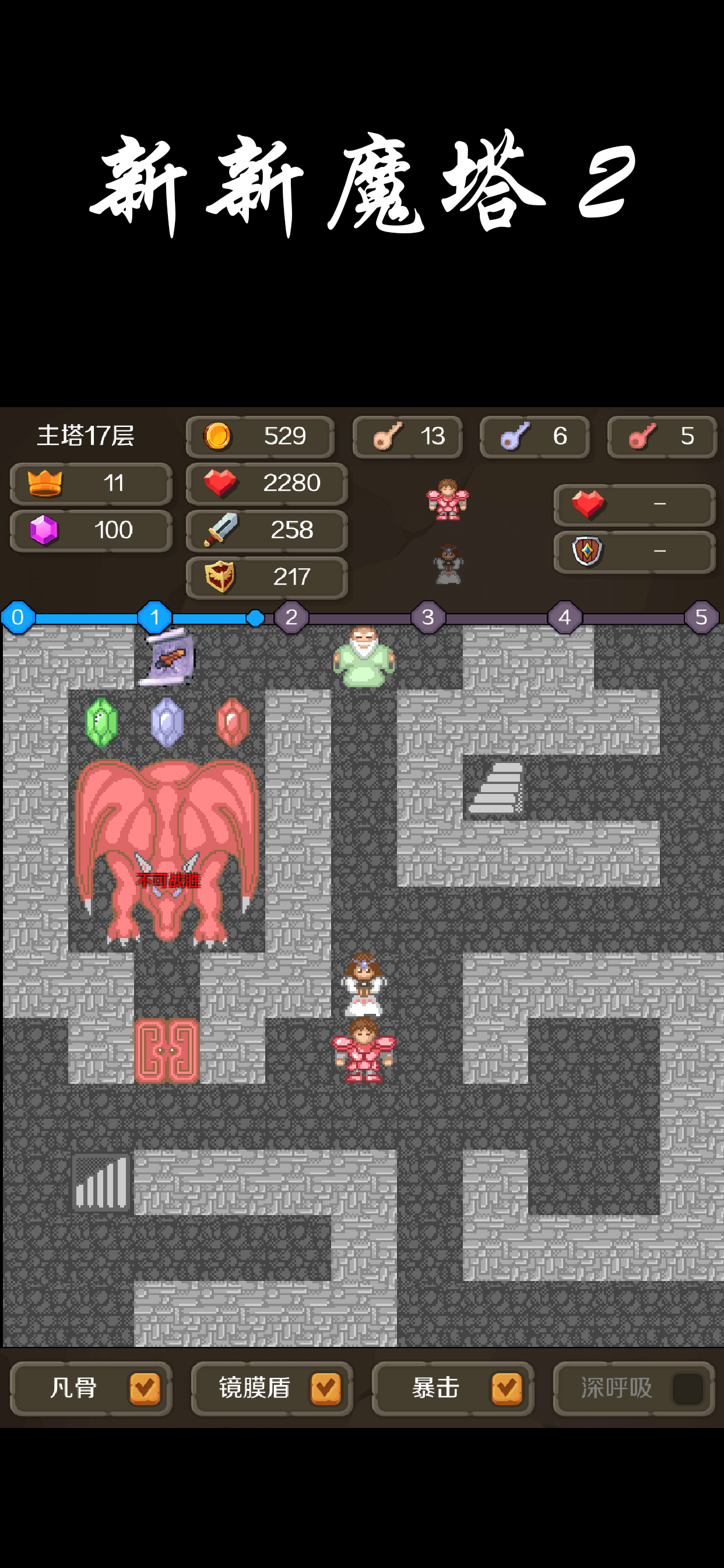
Task: Select progress node 2 on the track
Action: (x=291, y=617)
